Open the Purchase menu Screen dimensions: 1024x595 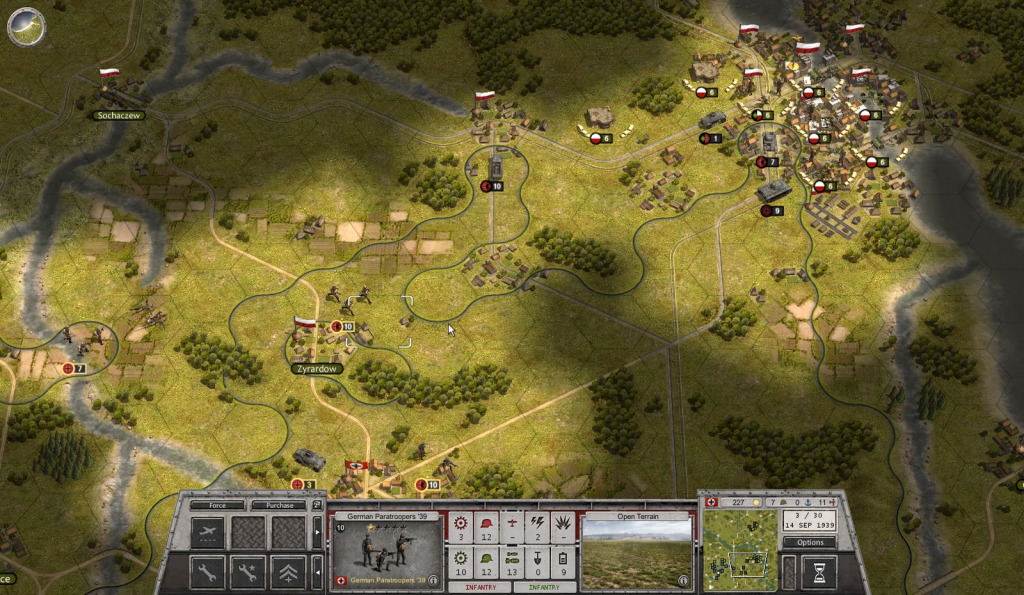click(279, 506)
